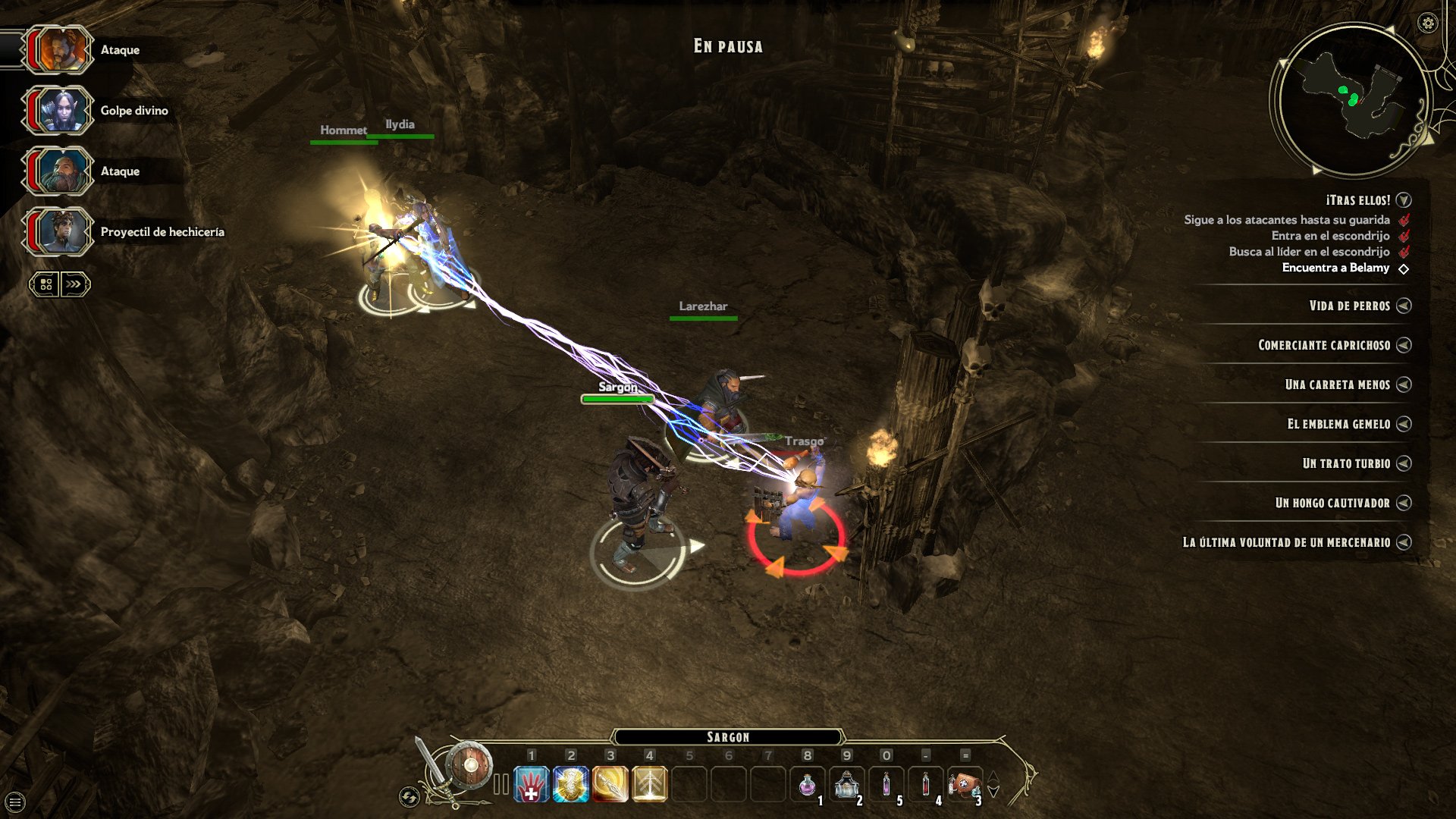Use the grey stoppered jar item in slot 9
This screenshot has height=819, width=1456.
pyautogui.click(x=847, y=785)
